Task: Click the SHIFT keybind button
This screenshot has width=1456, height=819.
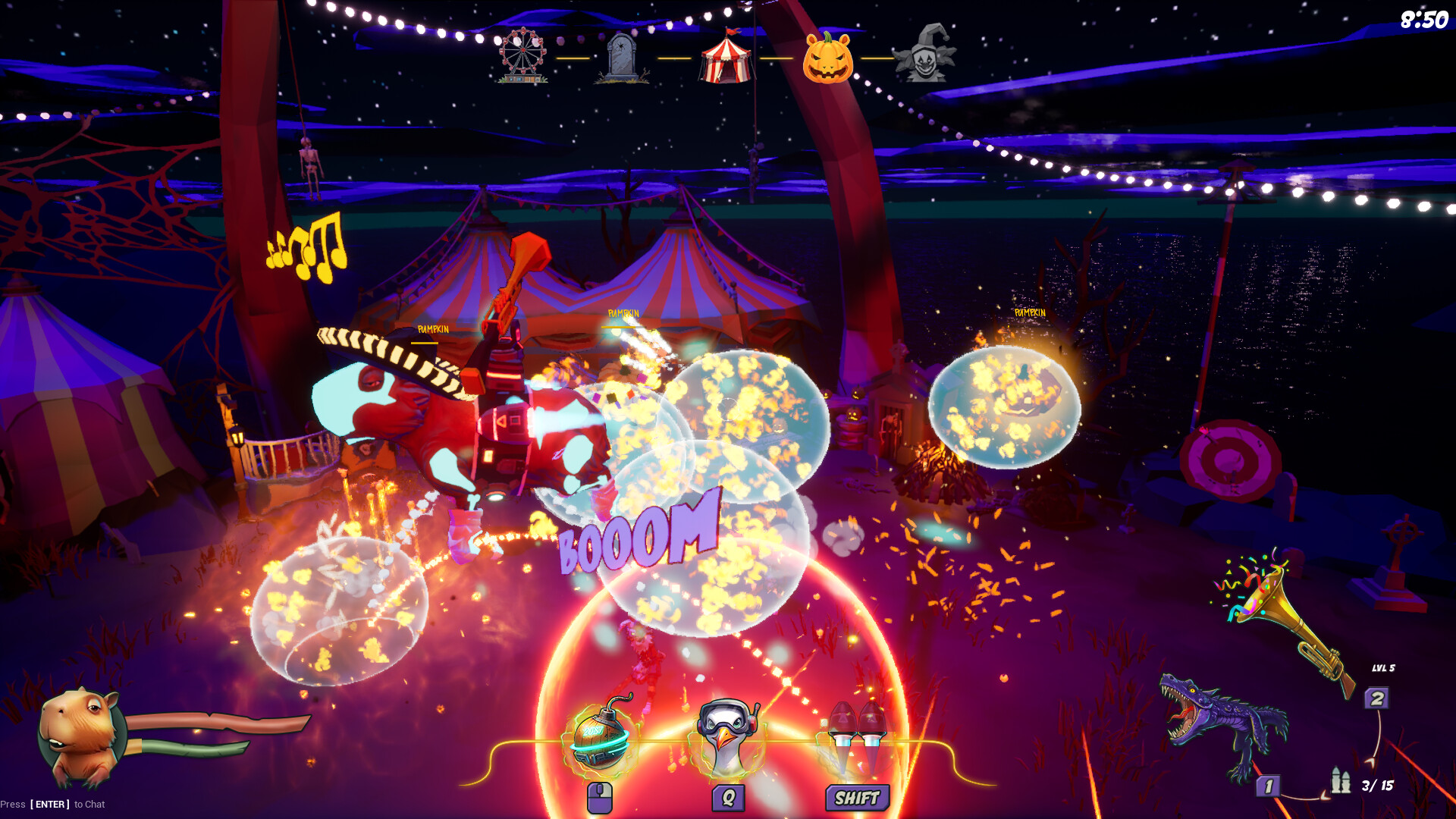Action: [x=855, y=797]
